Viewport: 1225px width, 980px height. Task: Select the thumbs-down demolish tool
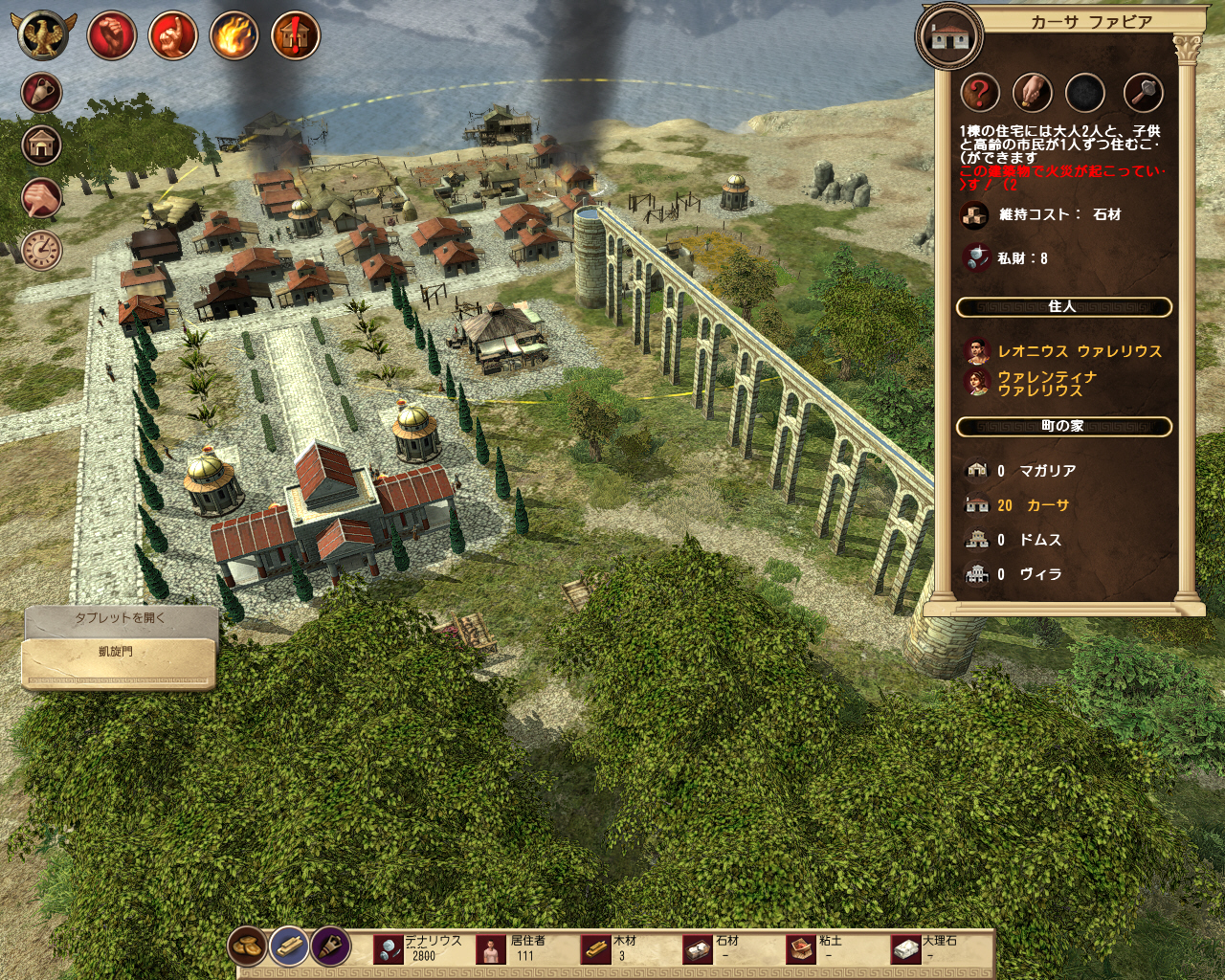[42, 198]
